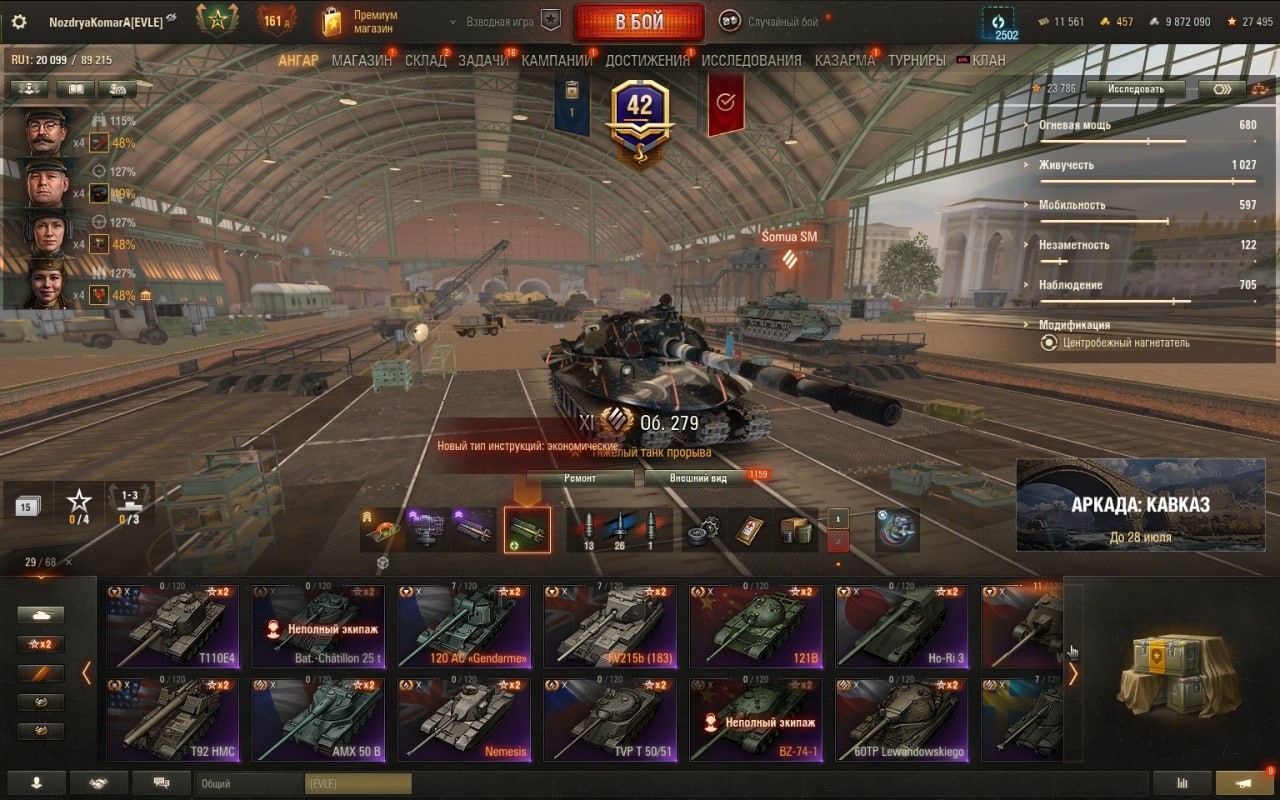Viewport: 1280px width, 800px height.
Task: Repair the tank with Ремонт button
Action: point(580,478)
